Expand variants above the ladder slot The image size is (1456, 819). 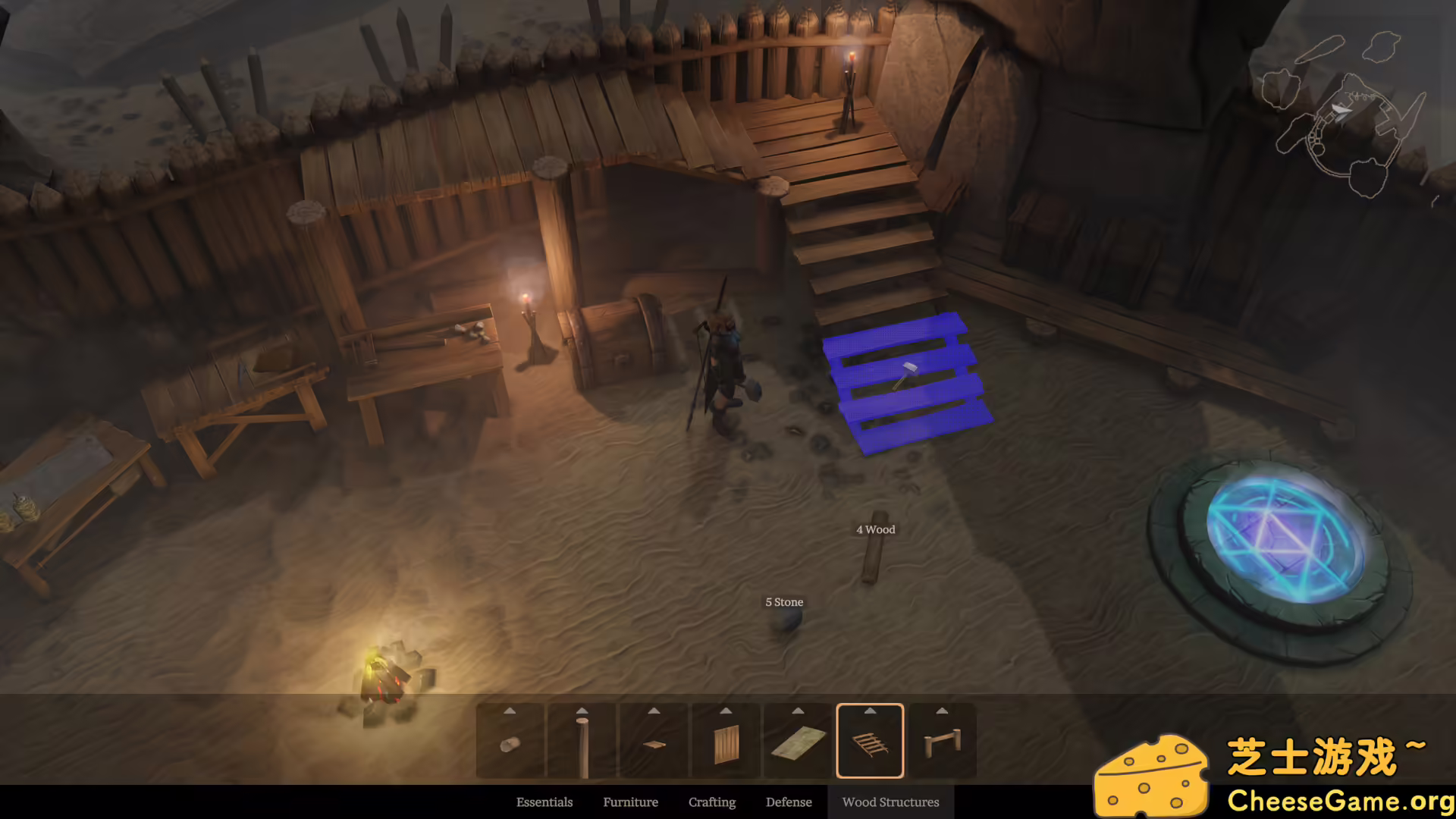(x=870, y=711)
